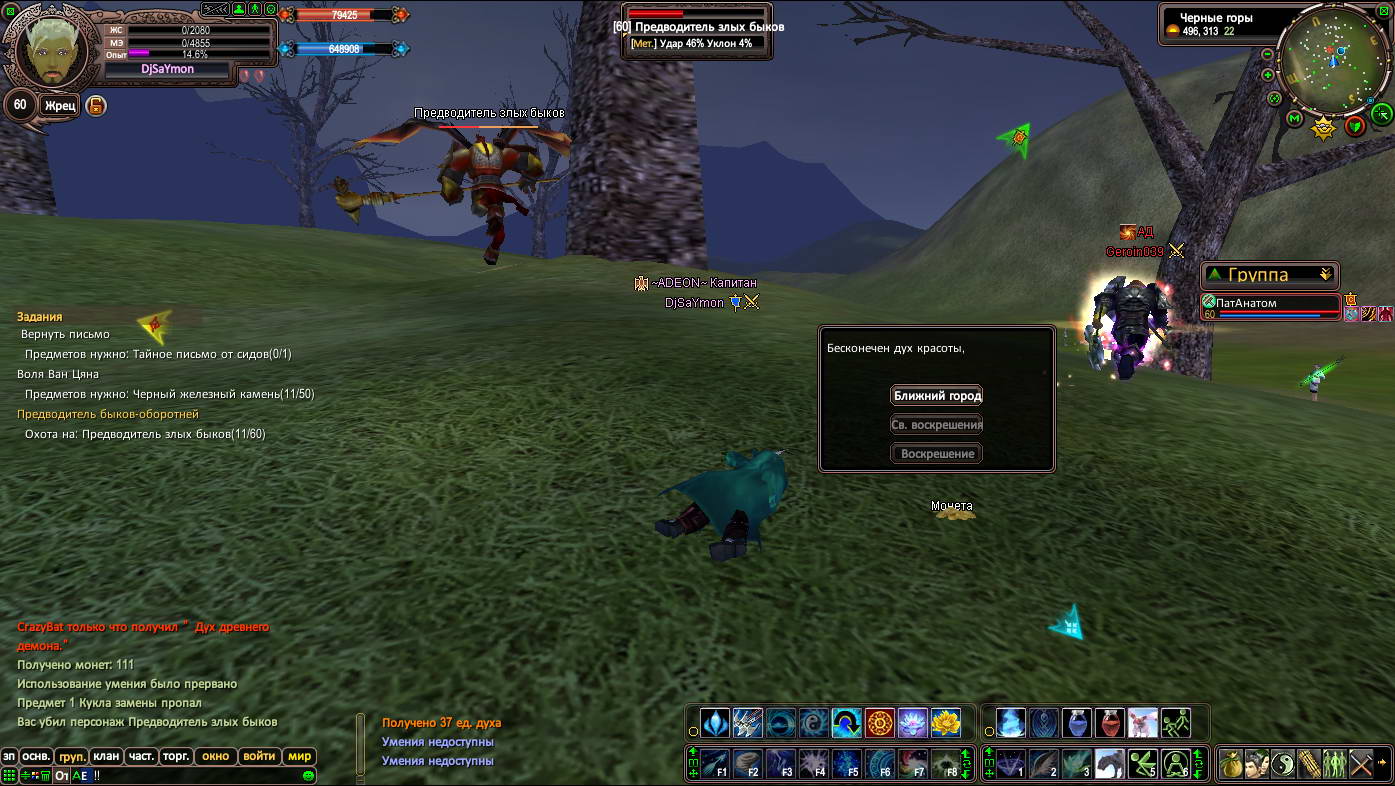Click the "Воскрешение" resurrection button
The image size is (1395, 786).
[936, 454]
